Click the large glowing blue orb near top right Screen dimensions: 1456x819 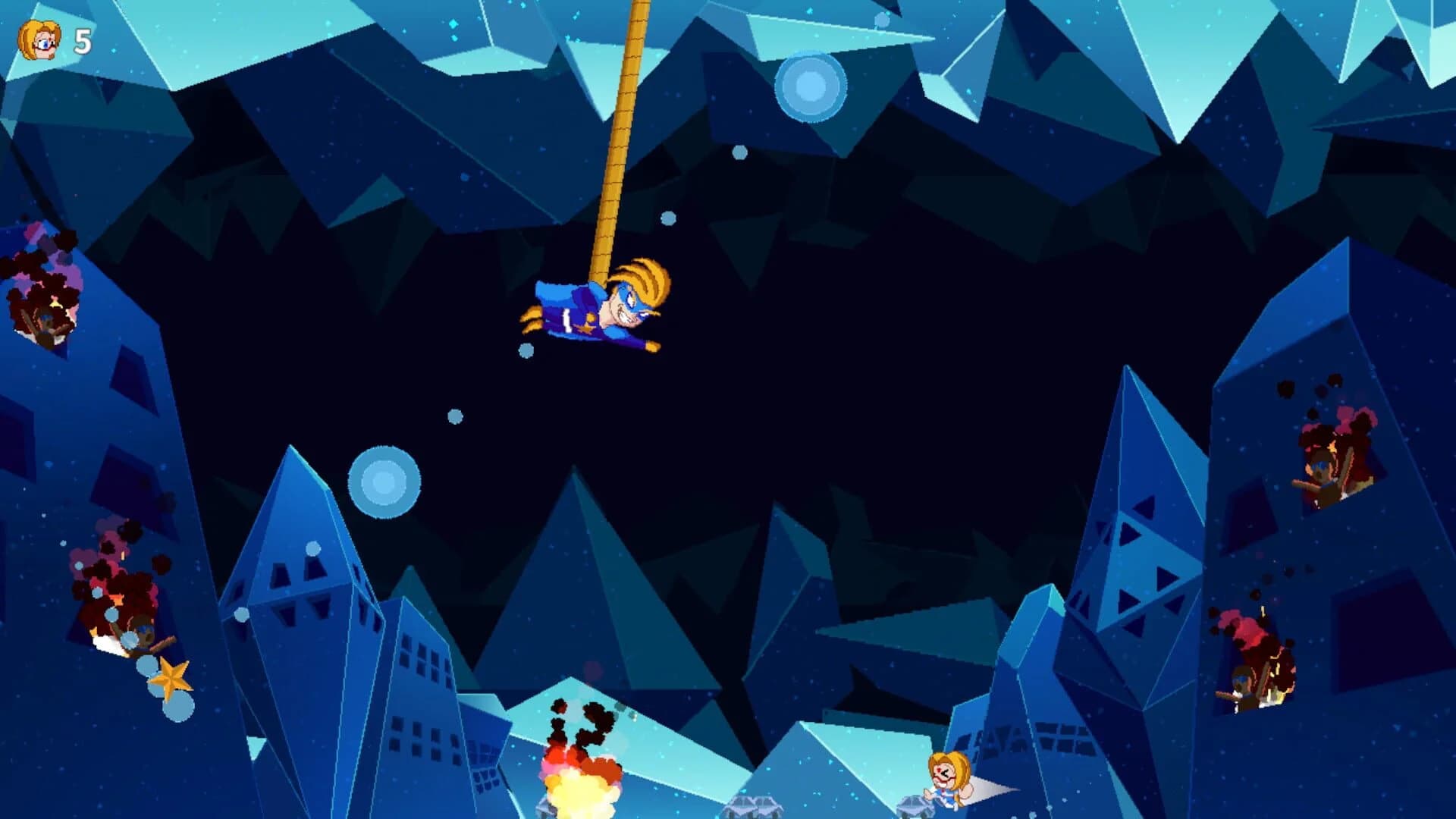[810, 85]
